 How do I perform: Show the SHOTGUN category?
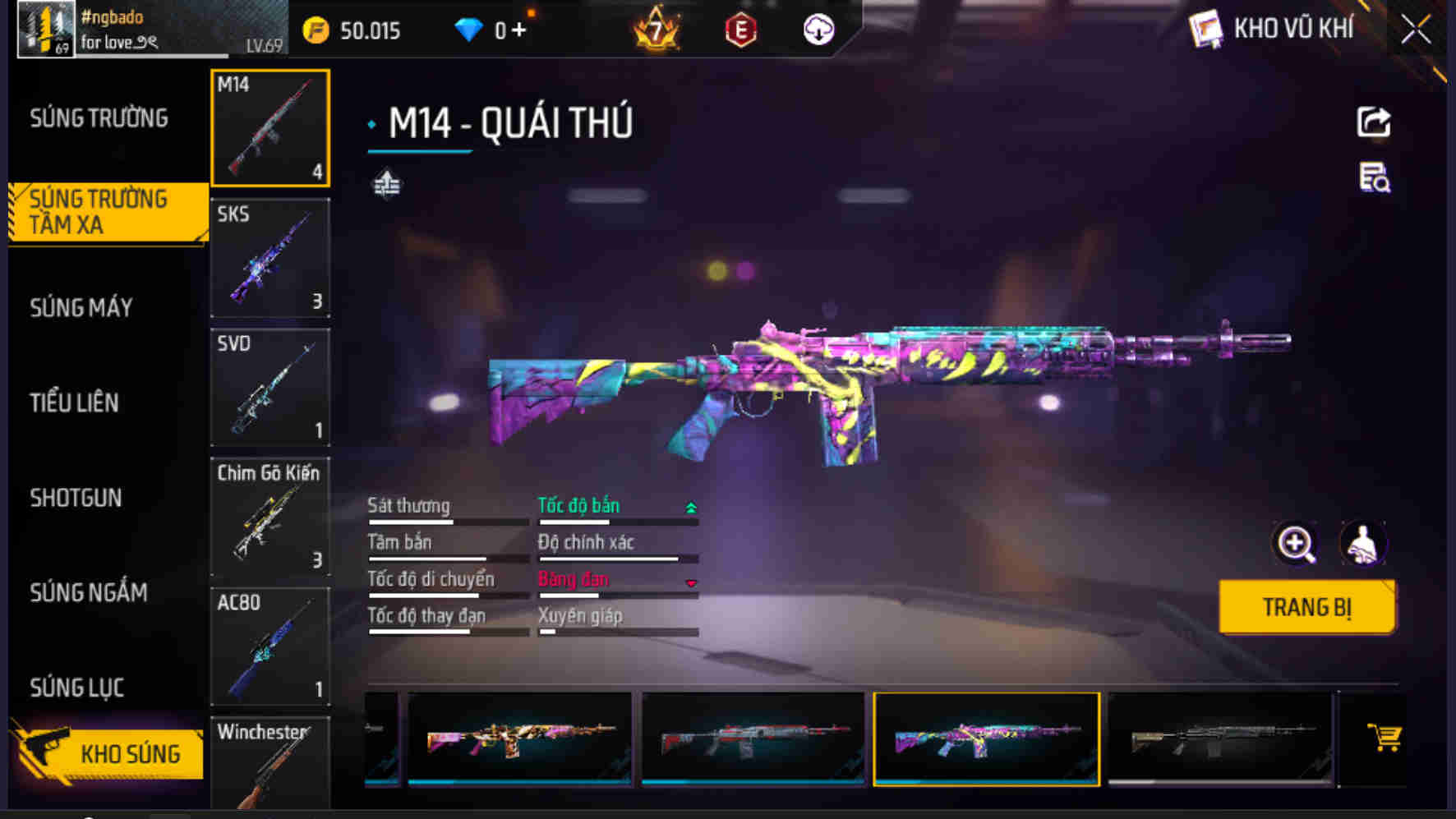tap(76, 498)
